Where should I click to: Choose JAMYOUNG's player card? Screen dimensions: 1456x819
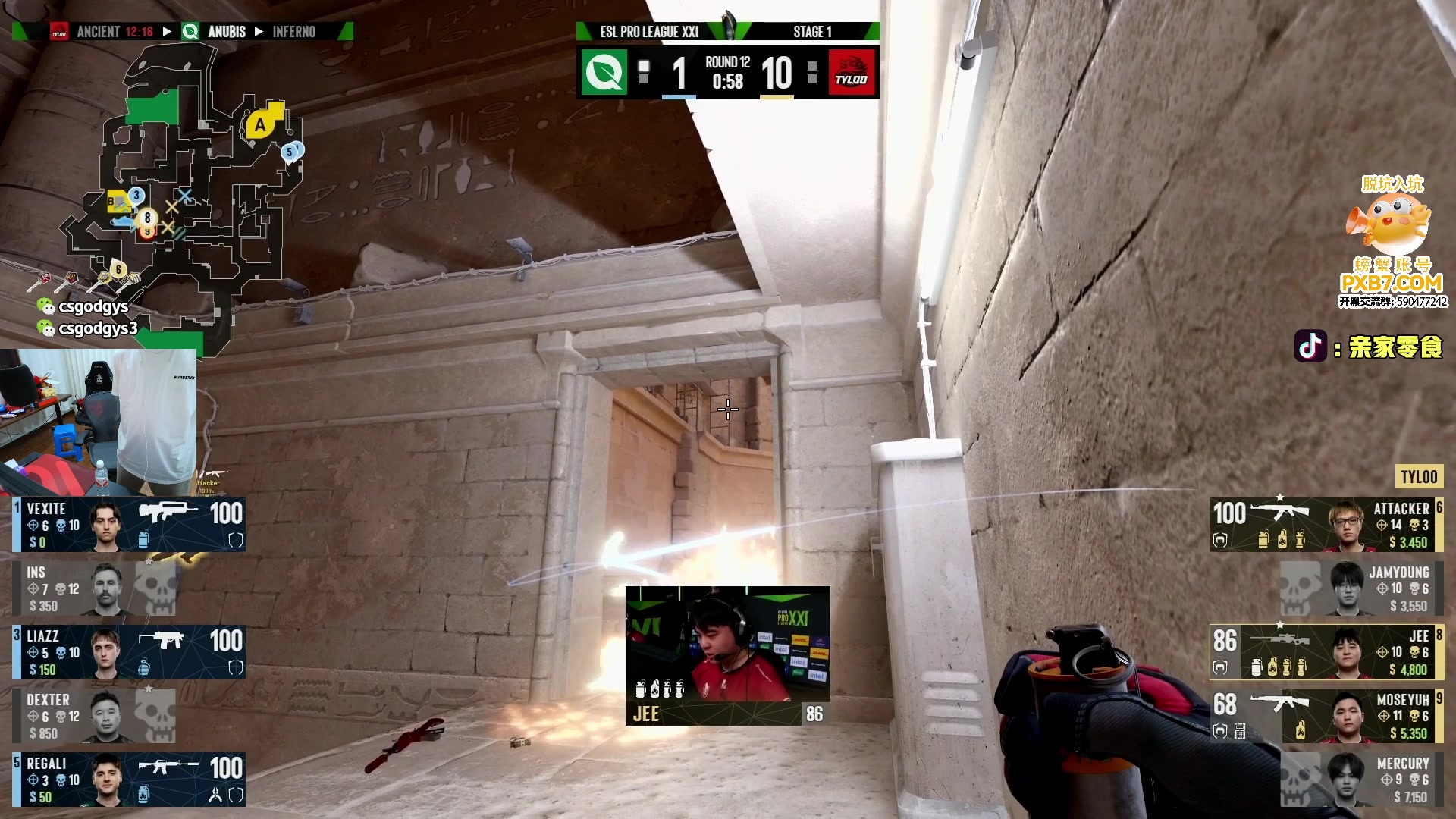1361,588
